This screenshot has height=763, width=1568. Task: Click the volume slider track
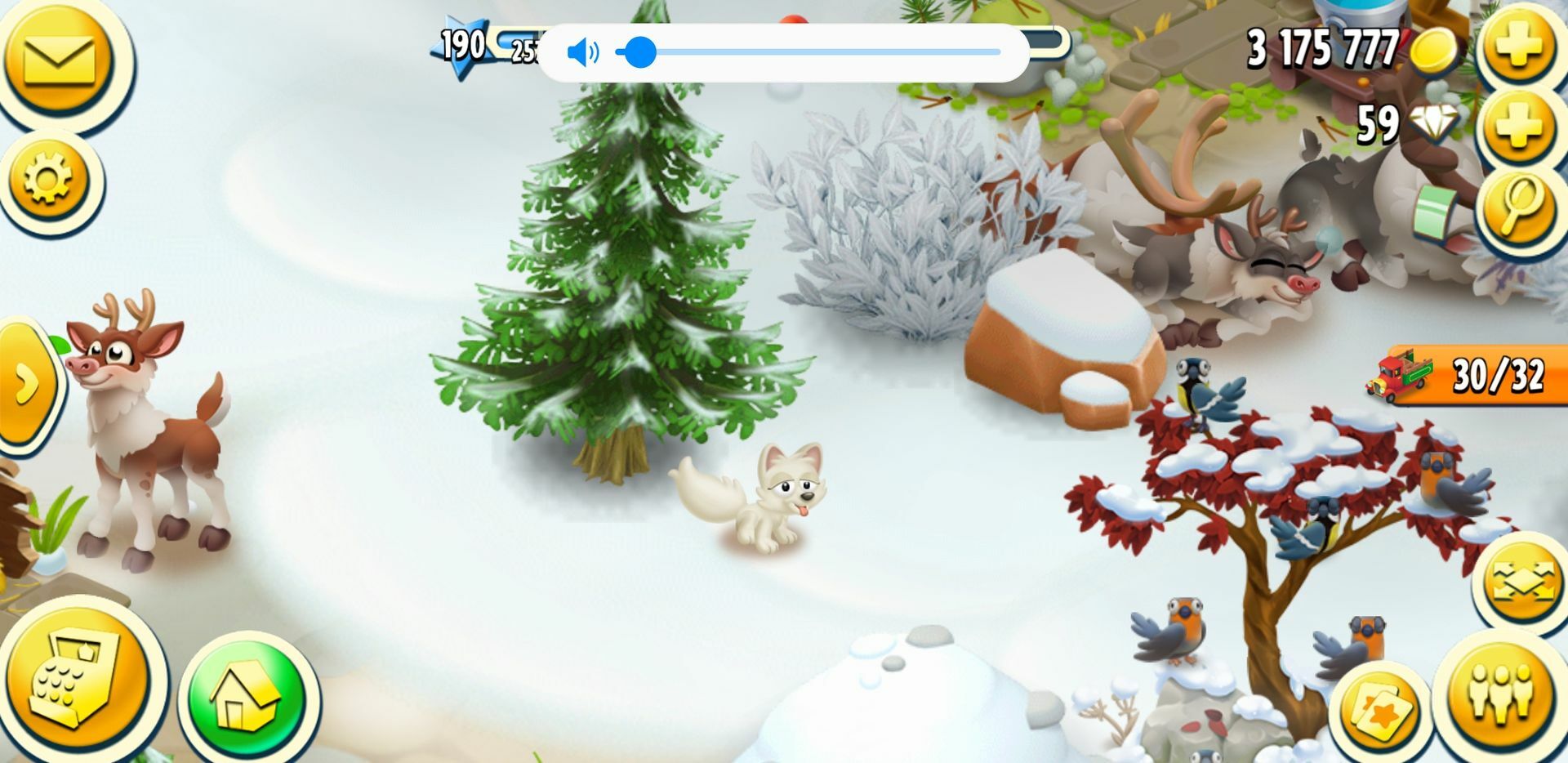(817, 52)
